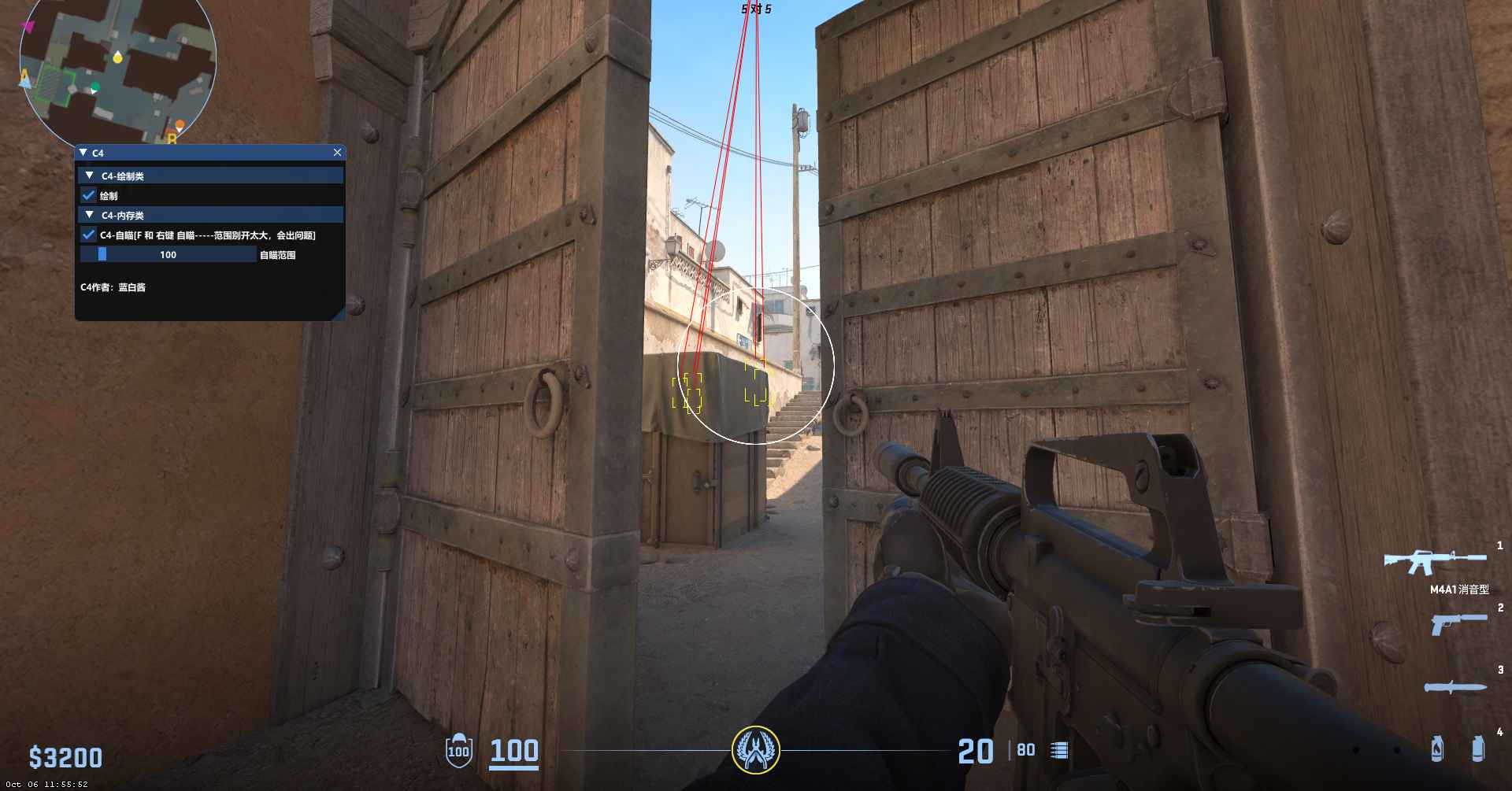Select the incendiary grenade icon
Screen dimensions: 1512x791
click(x=1437, y=748)
